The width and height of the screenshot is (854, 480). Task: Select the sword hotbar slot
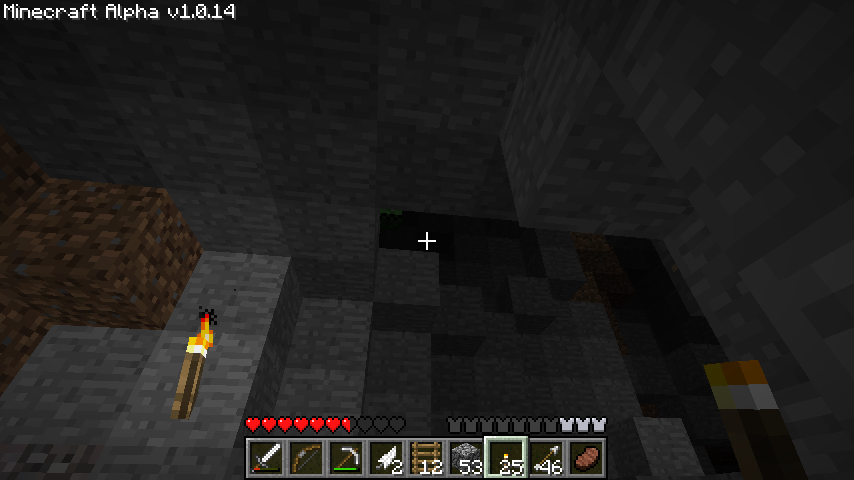click(x=265, y=459)
